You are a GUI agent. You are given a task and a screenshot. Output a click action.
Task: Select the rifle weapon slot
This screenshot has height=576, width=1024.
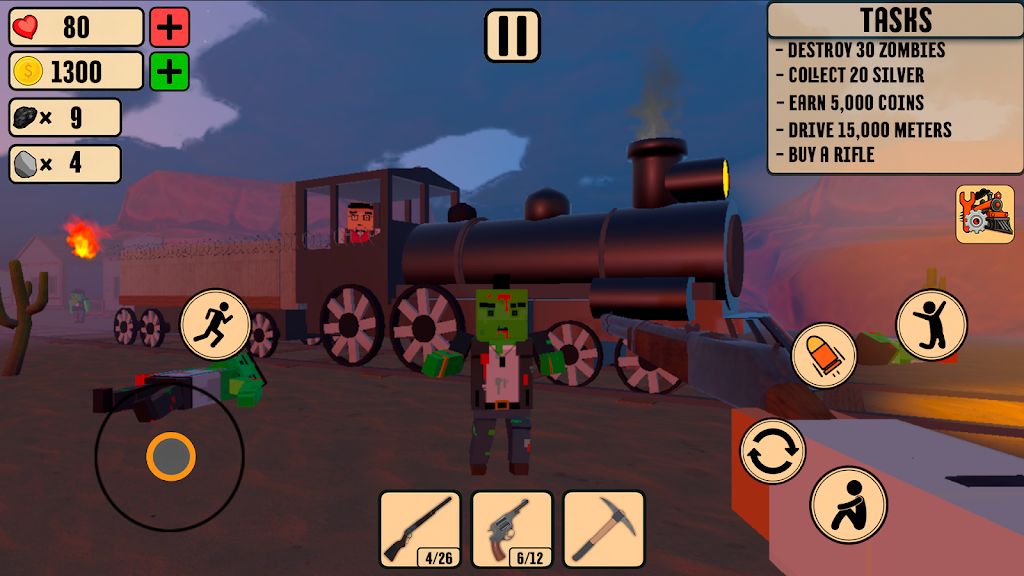(420, 529)
